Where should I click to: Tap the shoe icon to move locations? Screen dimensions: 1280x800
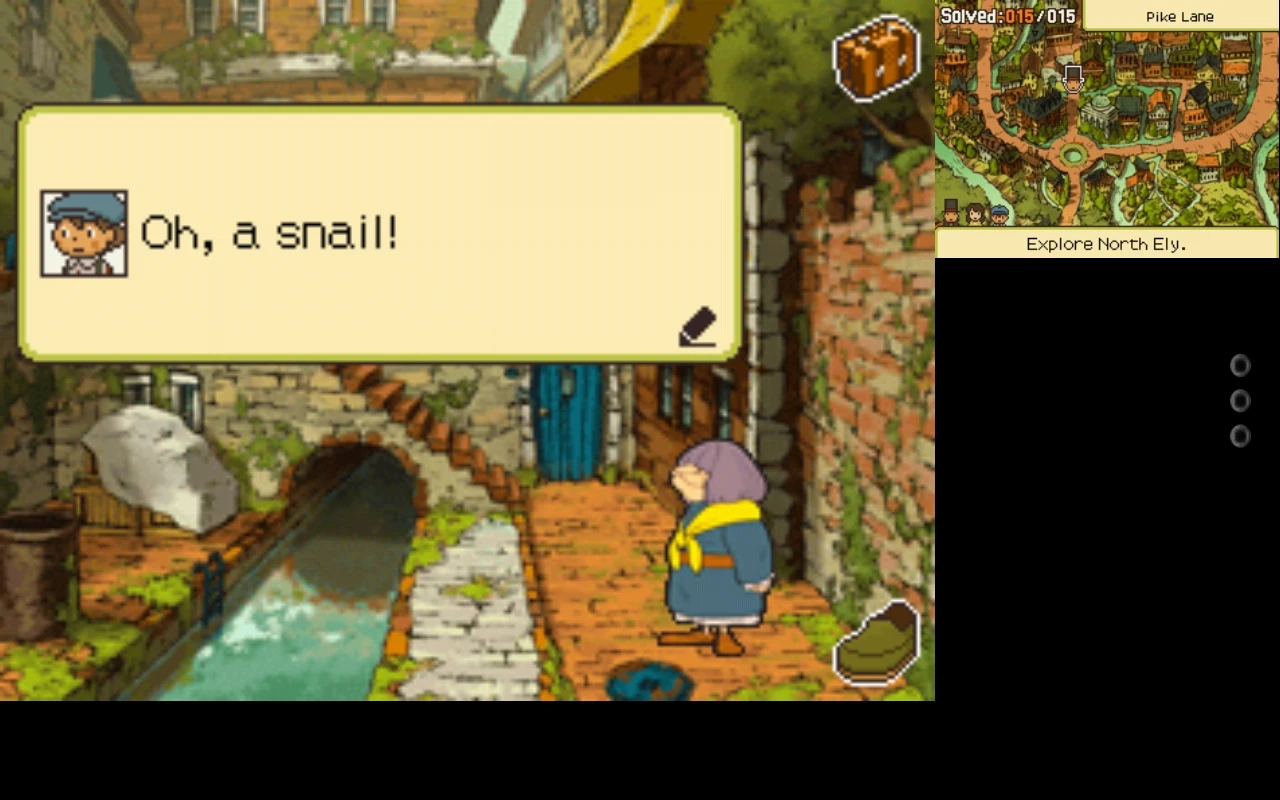pos(877,643)
